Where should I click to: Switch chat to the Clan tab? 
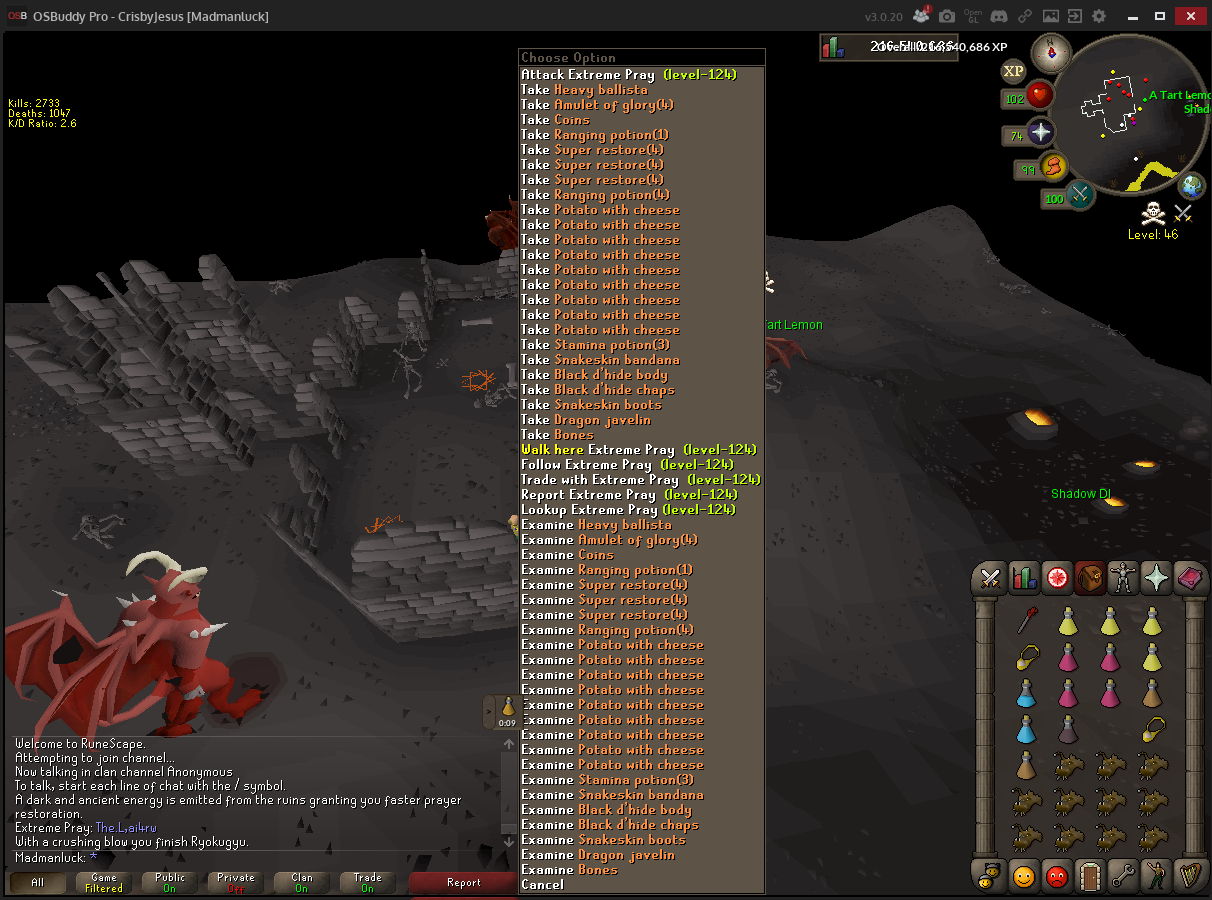click(x=301, y=882)
